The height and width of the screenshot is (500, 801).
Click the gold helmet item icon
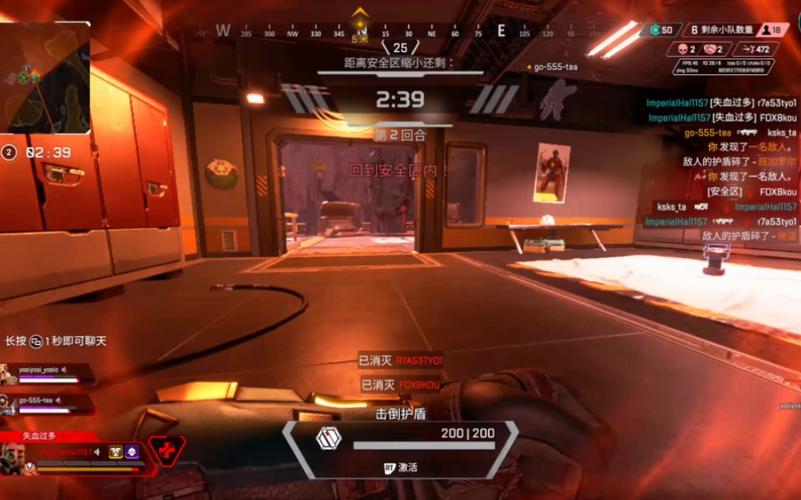pyautogui.click(x=116, y=452)
